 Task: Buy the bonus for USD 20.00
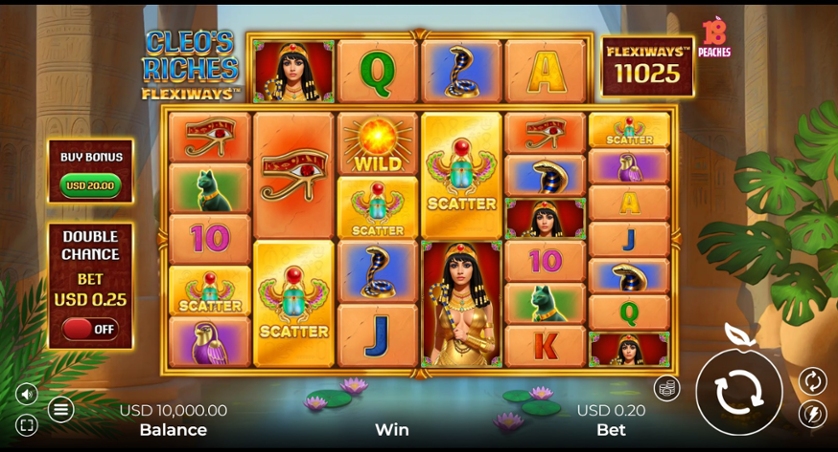point(91,185)
